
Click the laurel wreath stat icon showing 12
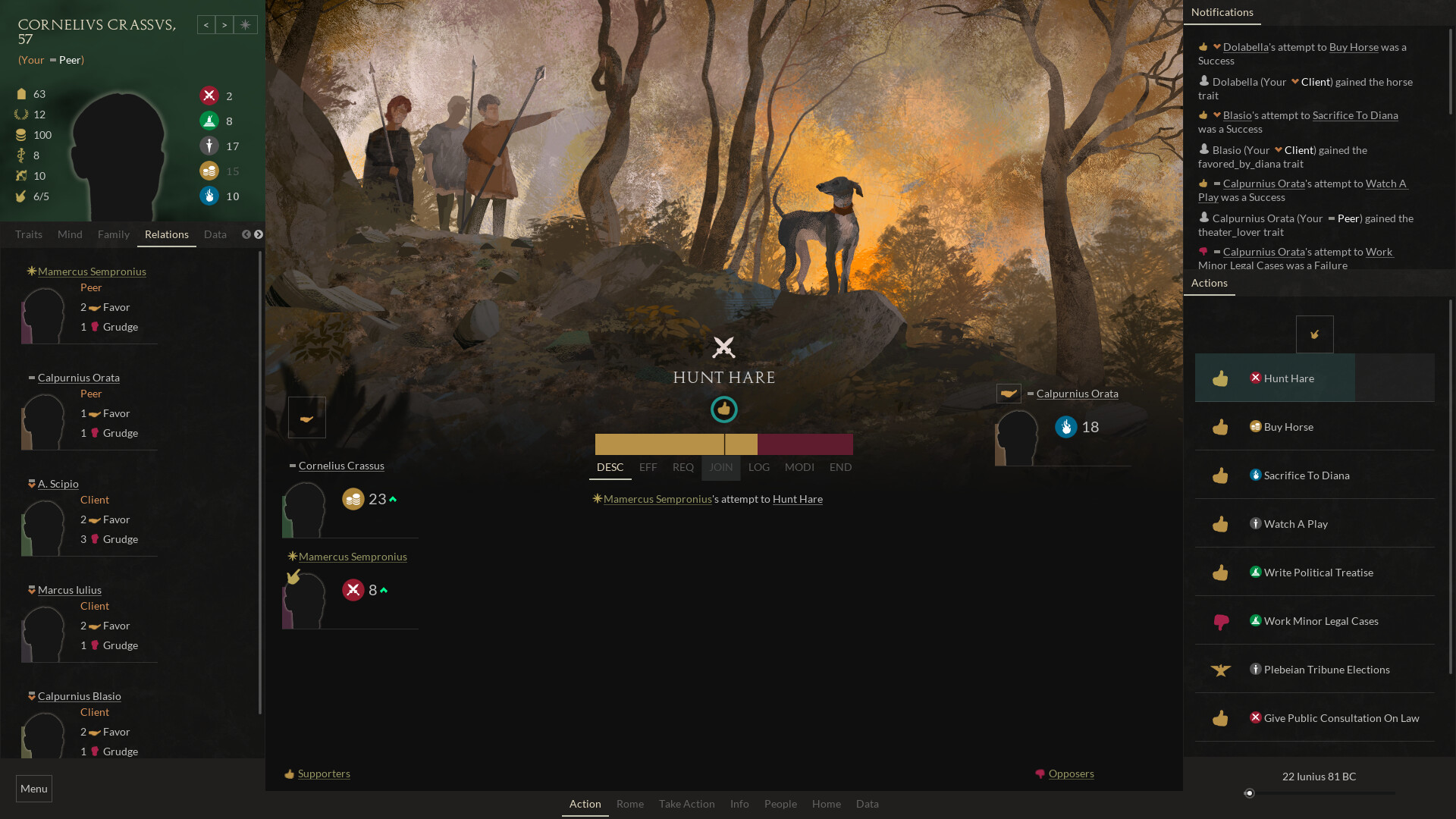(x=20, y=115)
